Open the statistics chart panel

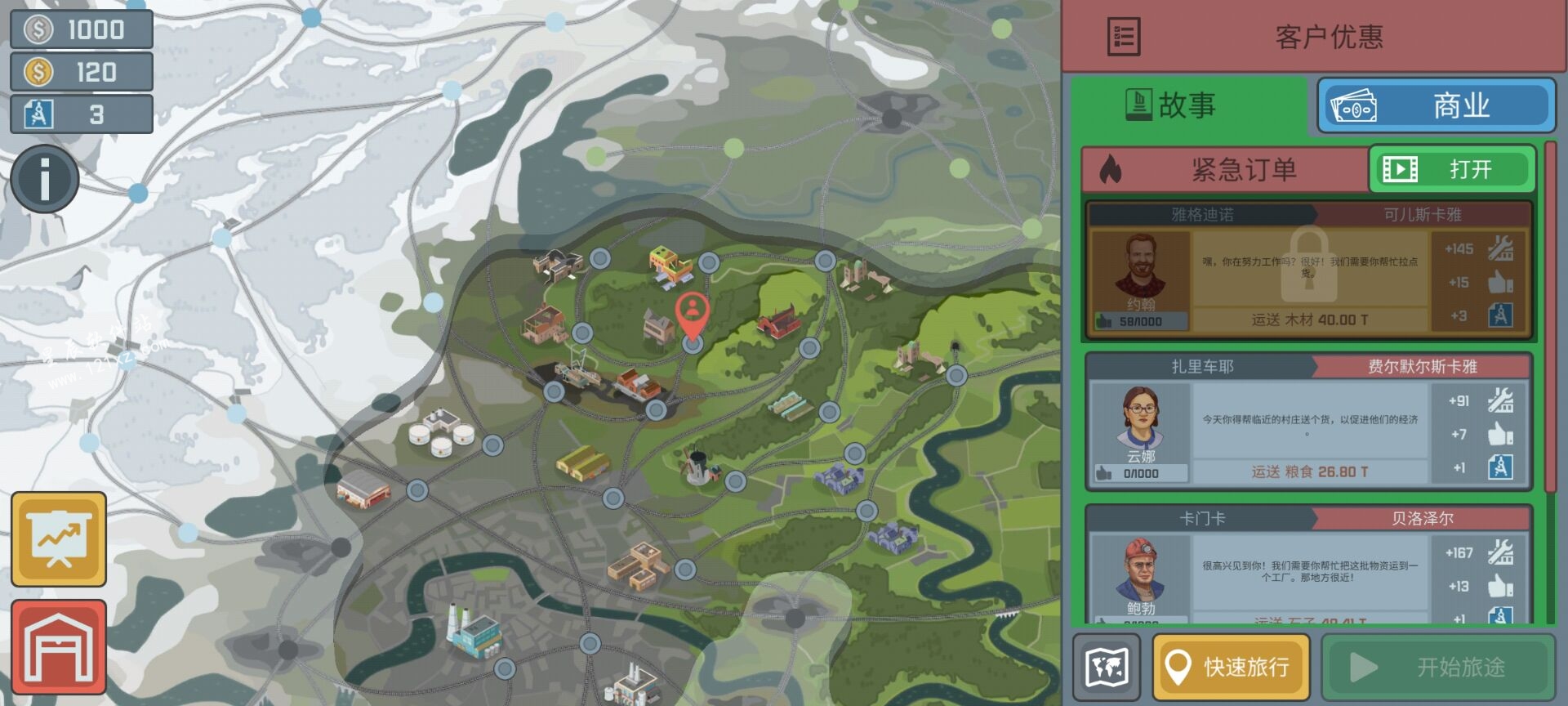(x=59, y=538)
